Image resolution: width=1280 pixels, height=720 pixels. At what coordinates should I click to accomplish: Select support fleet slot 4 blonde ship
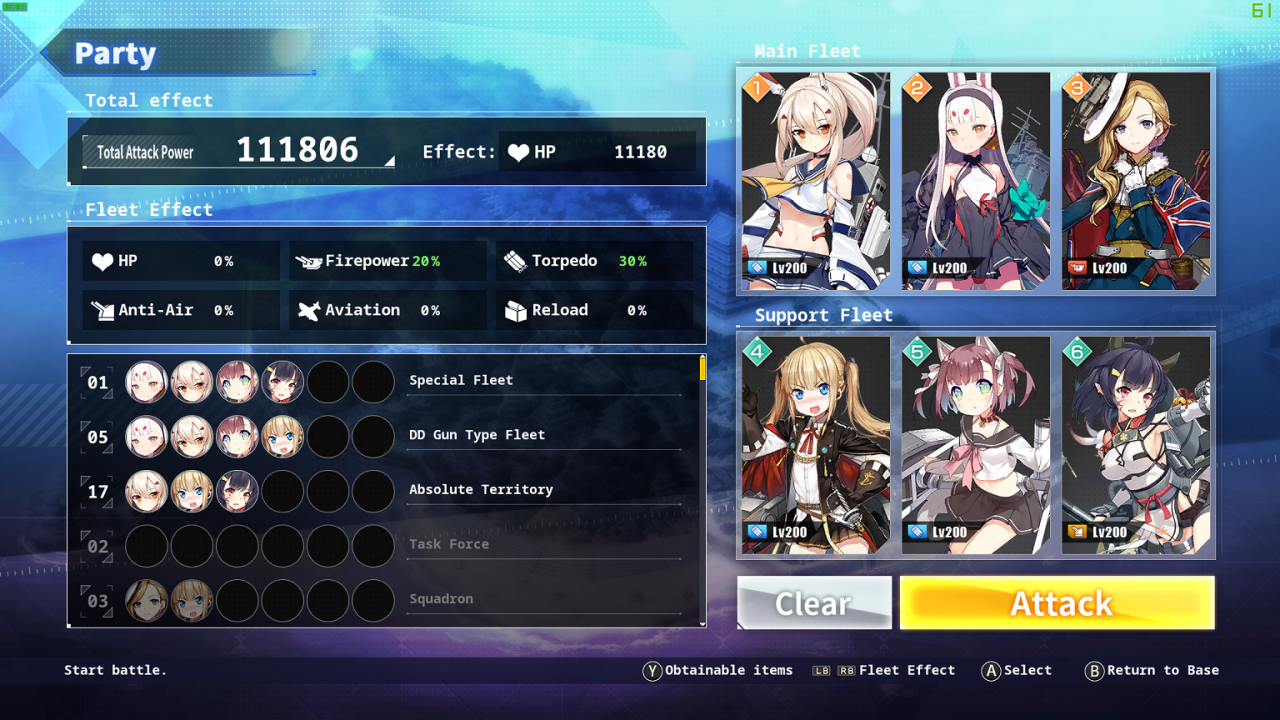coord(816,445)
